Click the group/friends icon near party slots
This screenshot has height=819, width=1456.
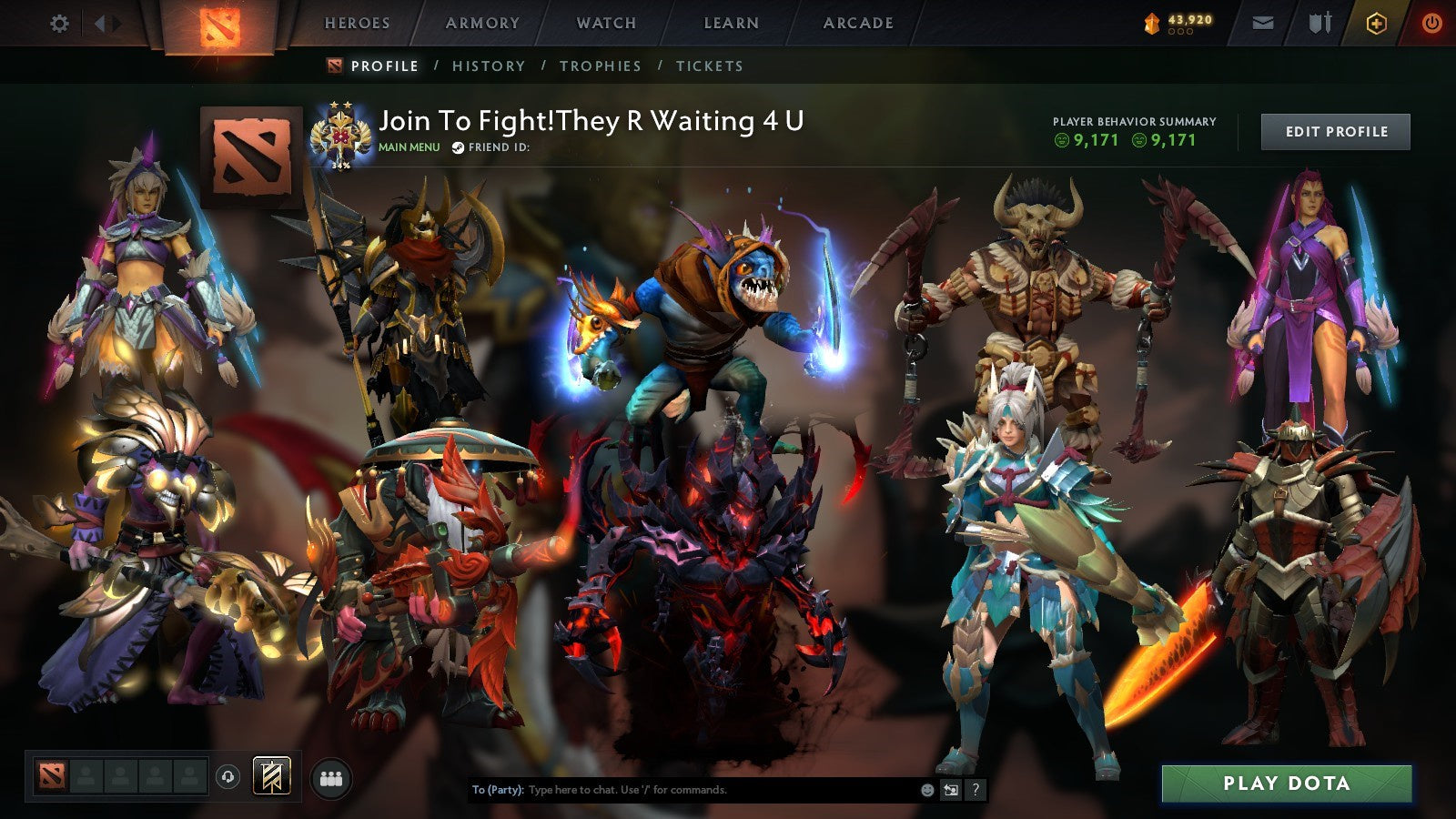(332, 776)
